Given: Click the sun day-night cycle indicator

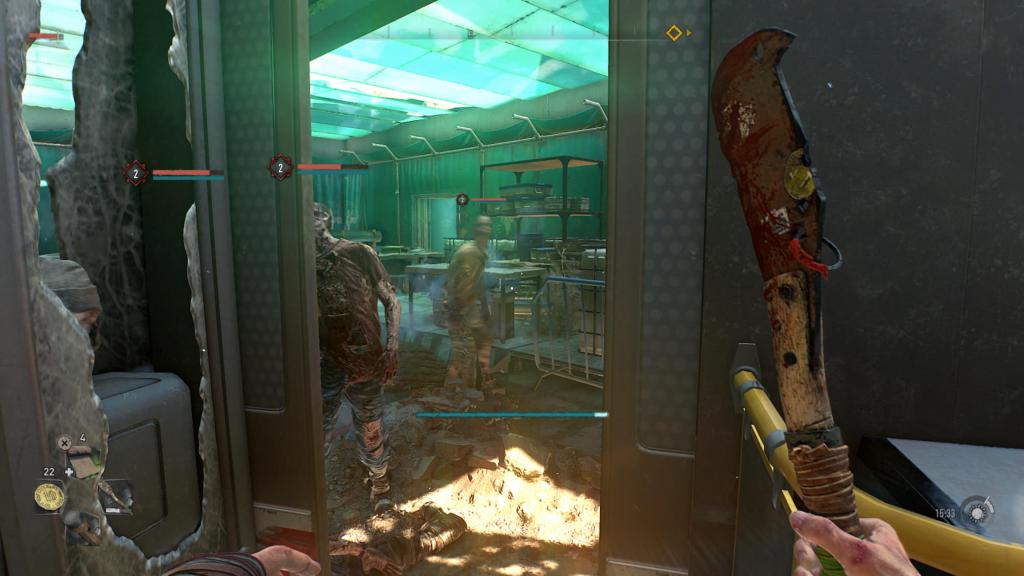Looking at the screenshot, I should 976,512.
